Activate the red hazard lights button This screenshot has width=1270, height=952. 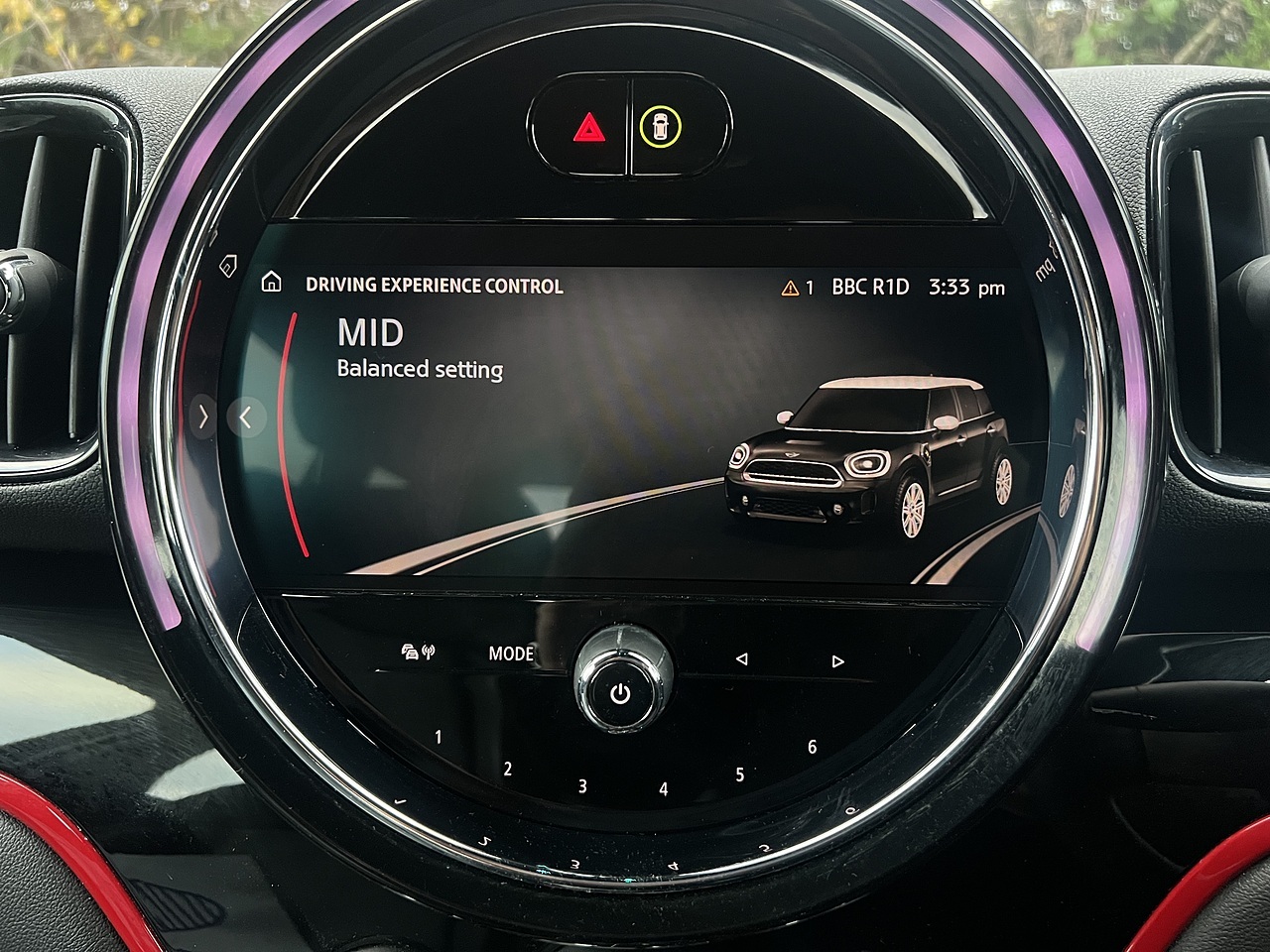coord(586,127)
